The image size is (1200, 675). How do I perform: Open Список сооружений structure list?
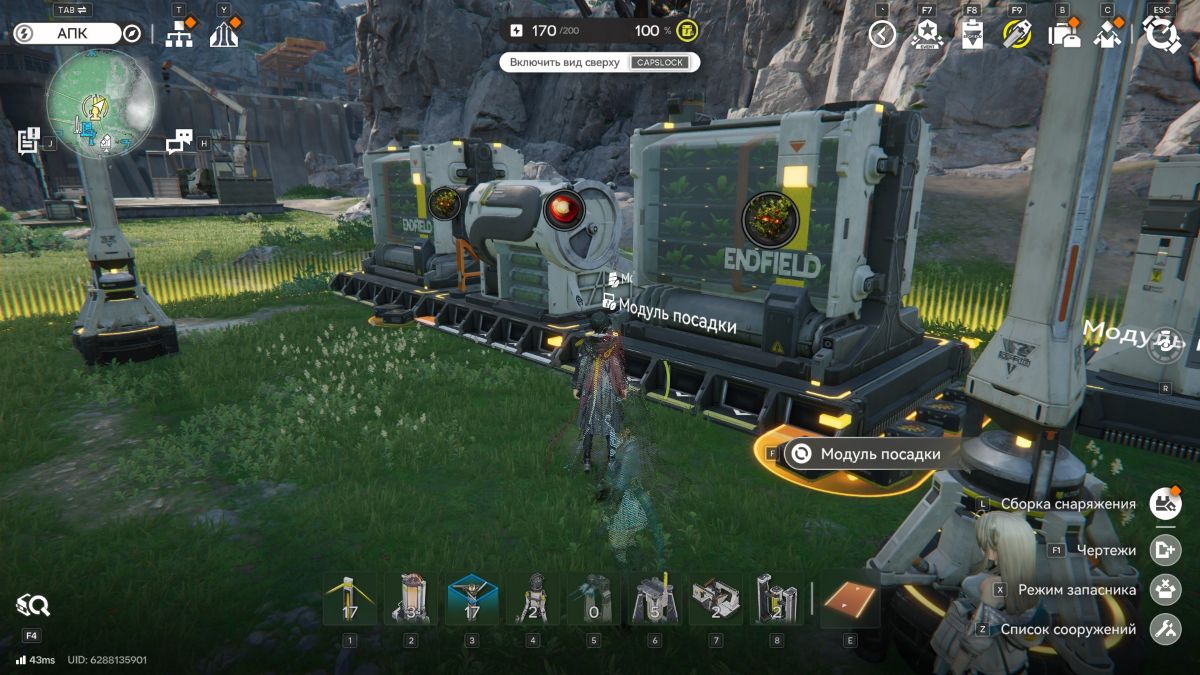1164,630
